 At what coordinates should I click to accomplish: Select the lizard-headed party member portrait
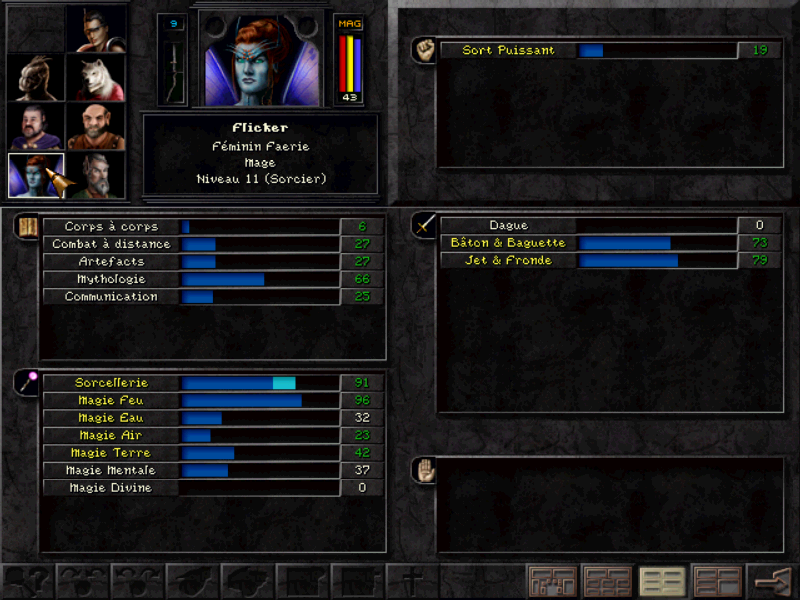(x=36, y=77)
